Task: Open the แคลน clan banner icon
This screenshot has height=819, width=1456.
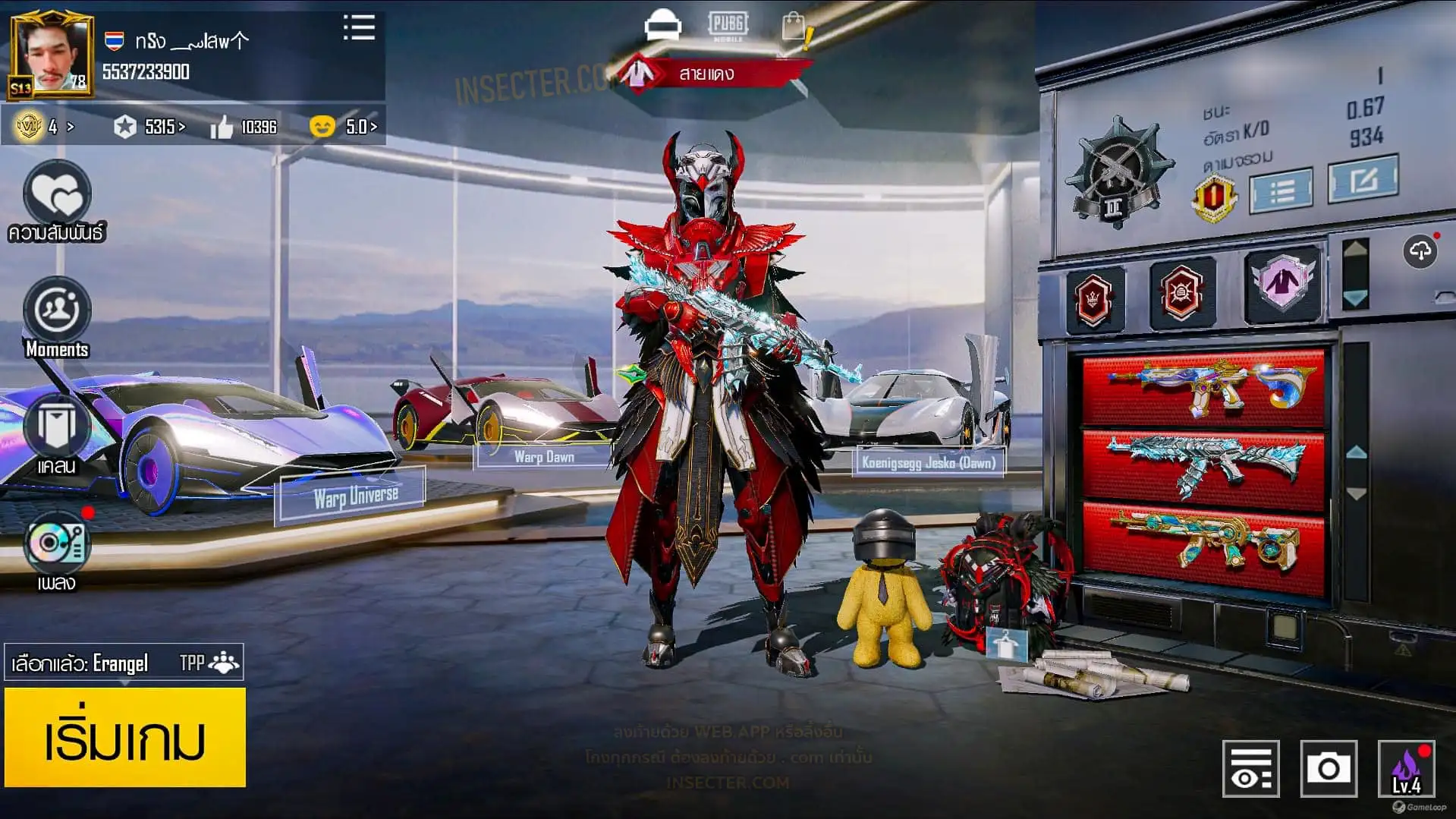Action: click(x=57, y=427)
